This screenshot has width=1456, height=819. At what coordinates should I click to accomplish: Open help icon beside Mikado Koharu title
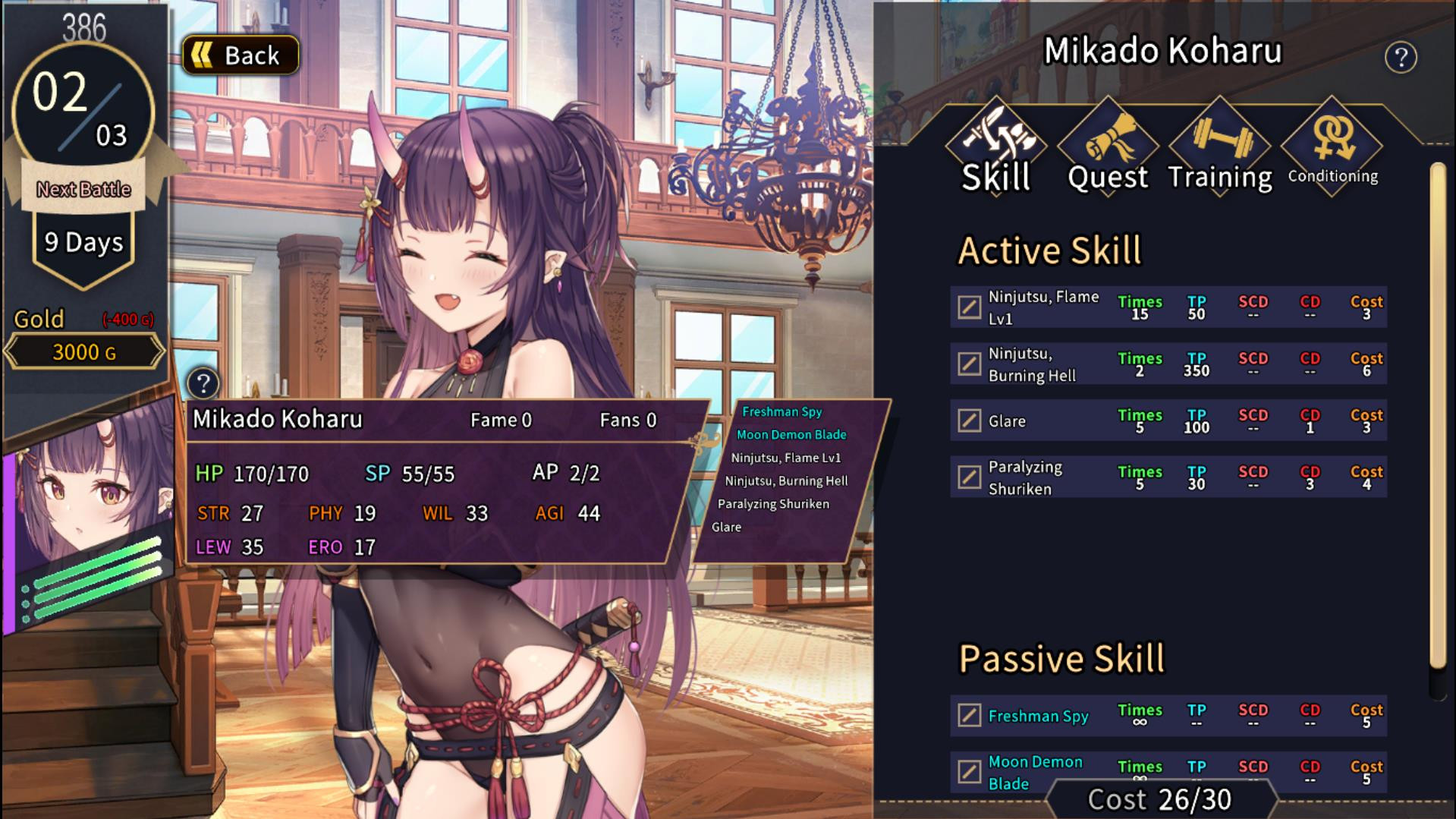1401,58
